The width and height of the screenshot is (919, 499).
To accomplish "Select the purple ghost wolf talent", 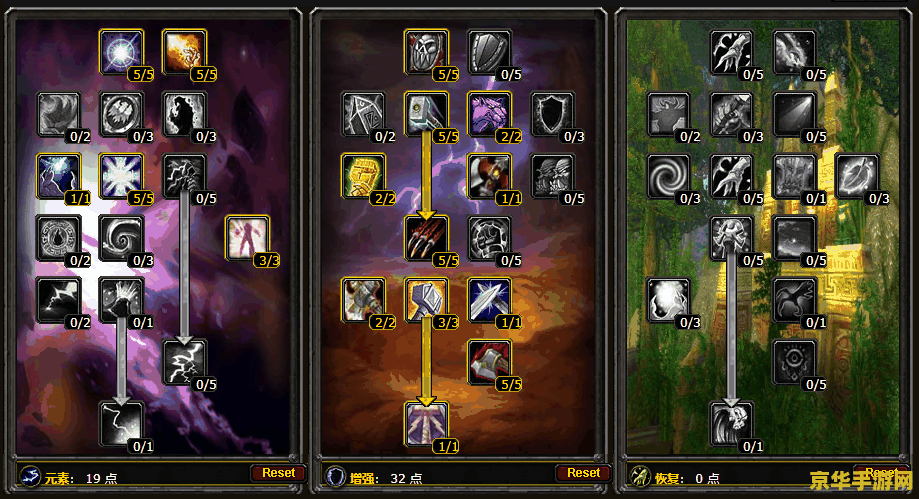I will (x=489, y=113).
